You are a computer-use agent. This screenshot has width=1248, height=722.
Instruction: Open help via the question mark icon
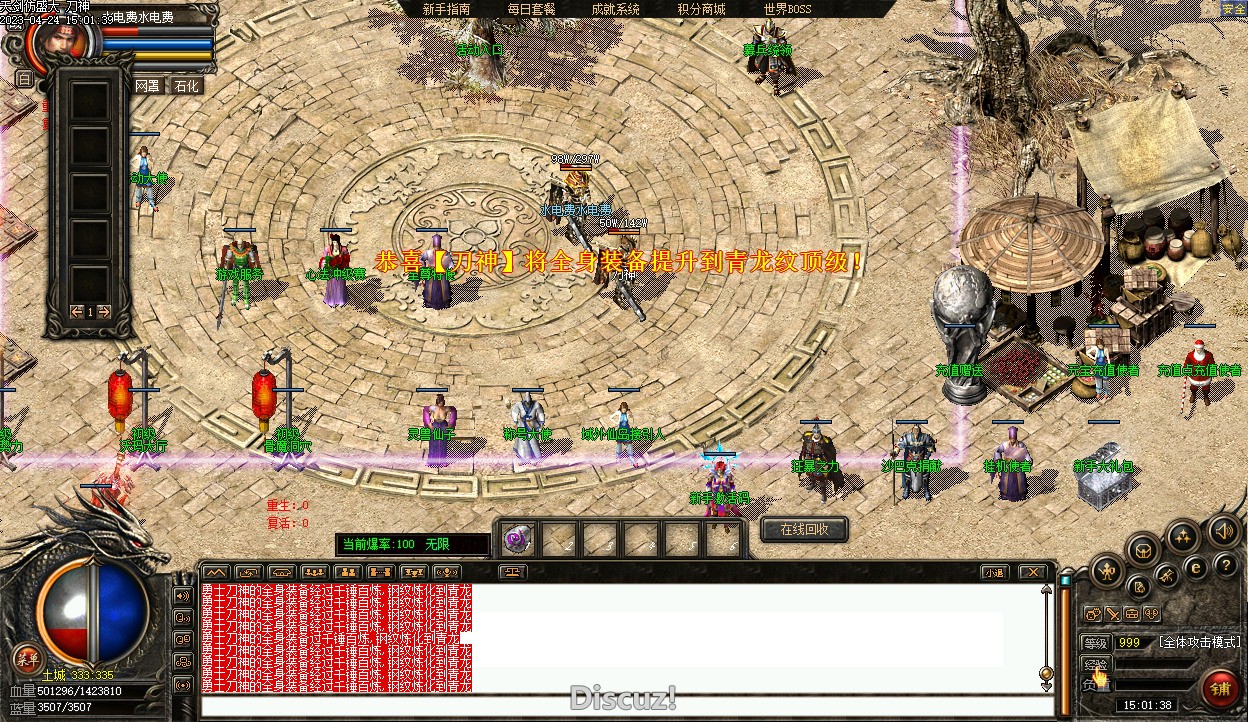click(1227, 567)
